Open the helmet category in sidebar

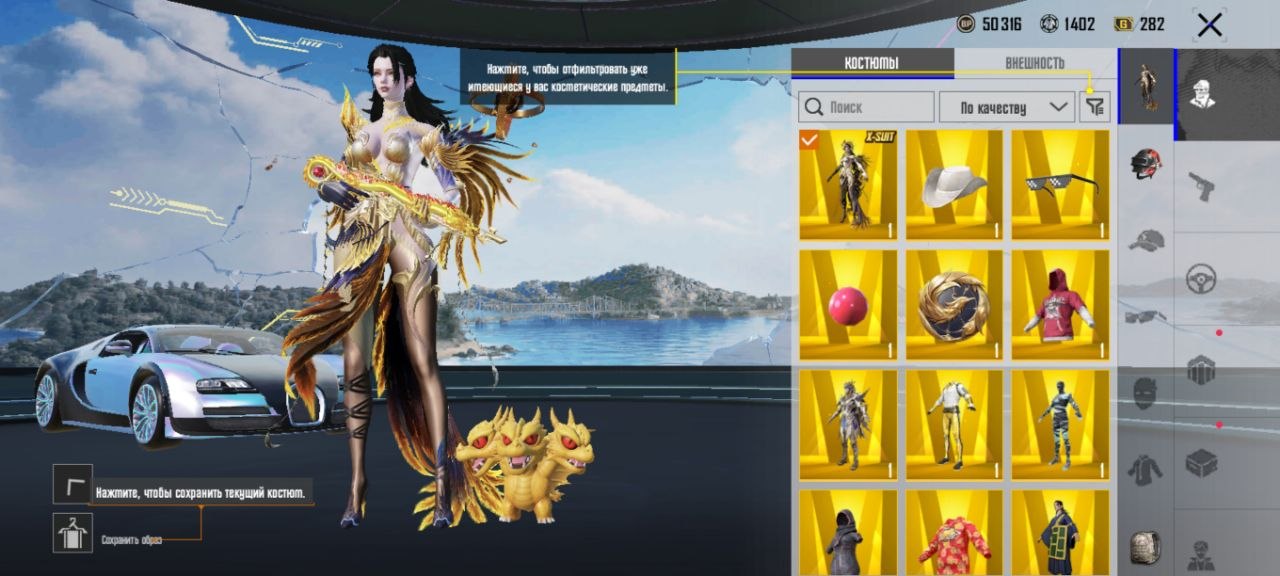[x=1146, y=163]
